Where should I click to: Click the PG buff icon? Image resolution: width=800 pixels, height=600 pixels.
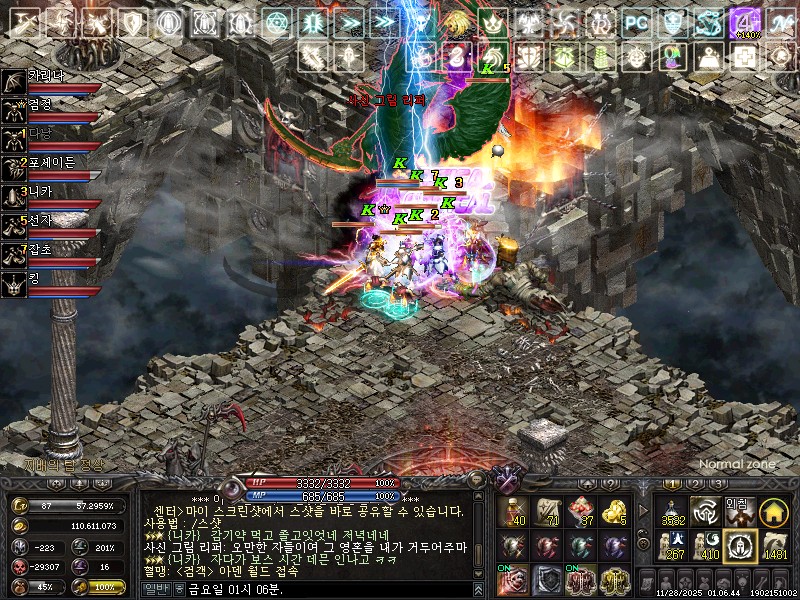pyautogui.click(x=636, y=22)
